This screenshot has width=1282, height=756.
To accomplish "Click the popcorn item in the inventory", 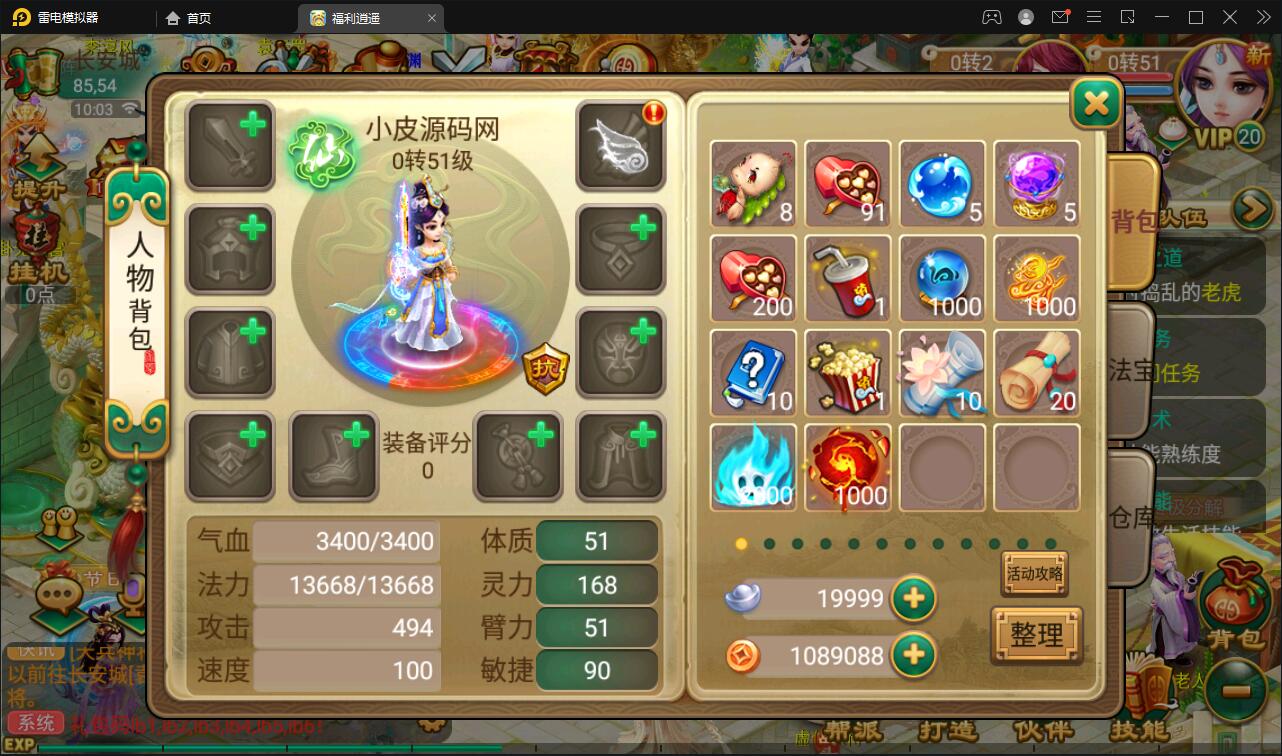I will (x=847, y=373).
